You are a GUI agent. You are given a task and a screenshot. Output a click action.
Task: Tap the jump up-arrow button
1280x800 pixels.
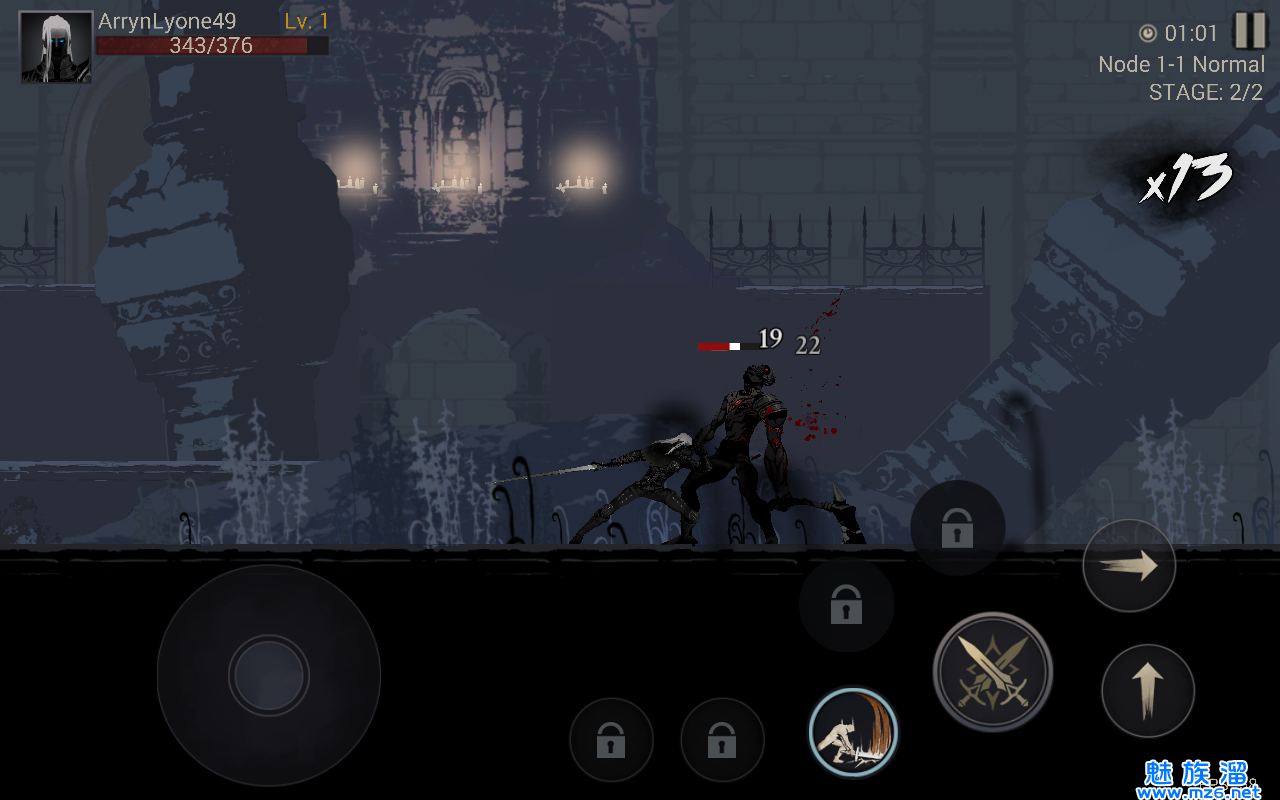[1147, 690]
